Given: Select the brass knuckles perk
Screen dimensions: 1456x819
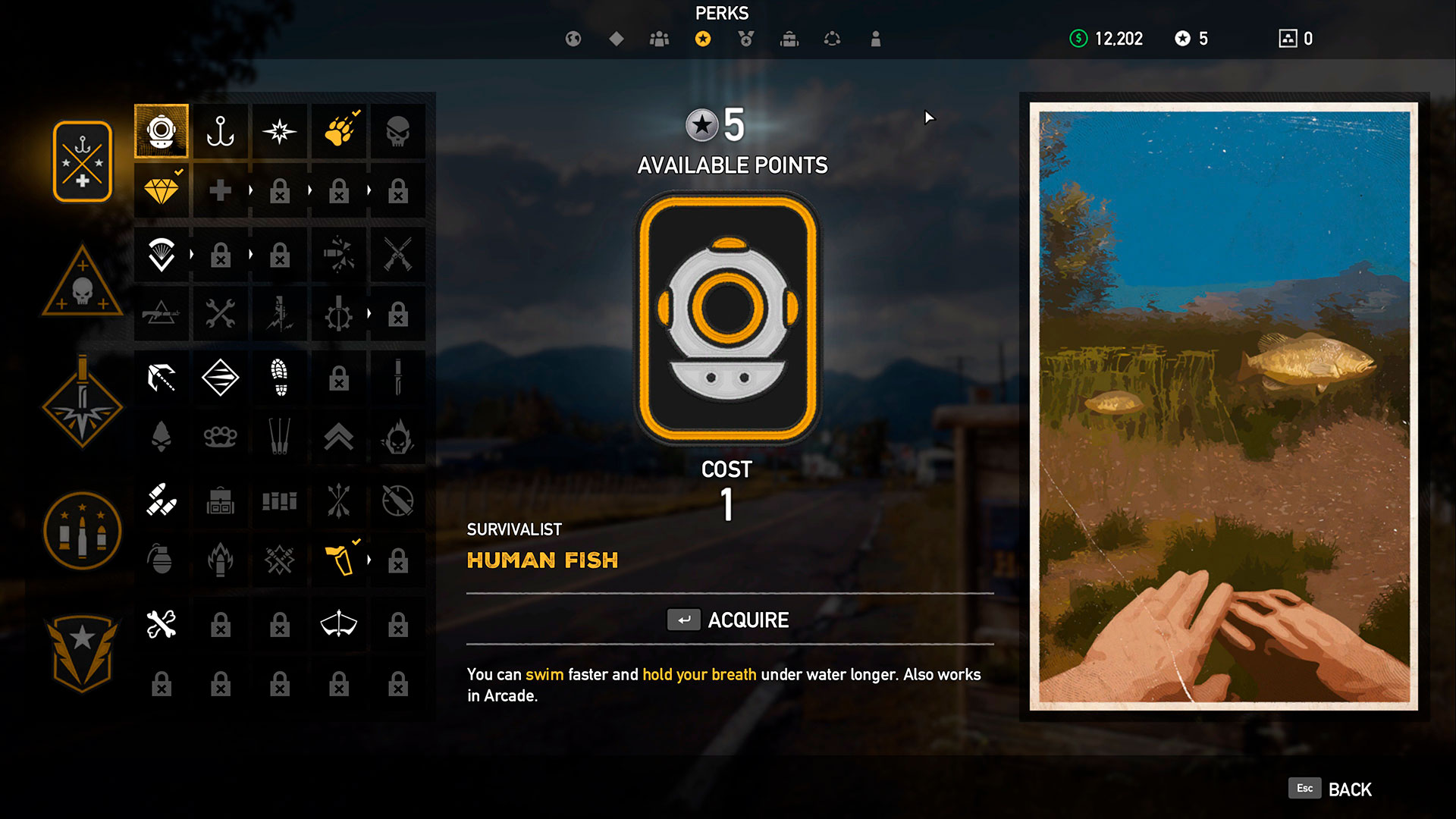Looking at the screenshot, I should 221,436.
